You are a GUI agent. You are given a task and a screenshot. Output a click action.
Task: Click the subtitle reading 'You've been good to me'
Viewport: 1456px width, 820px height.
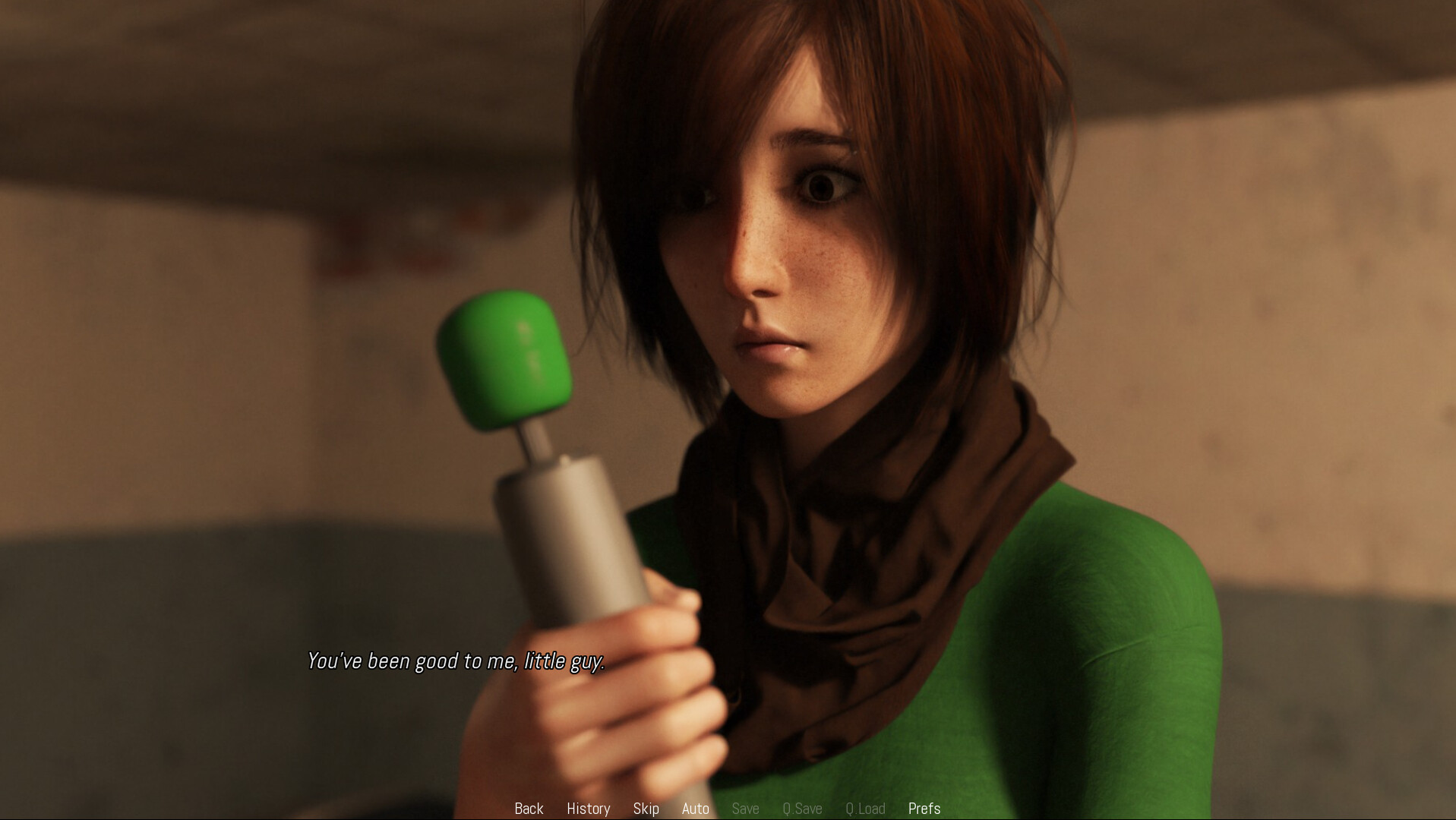click(x=456, y=661)
